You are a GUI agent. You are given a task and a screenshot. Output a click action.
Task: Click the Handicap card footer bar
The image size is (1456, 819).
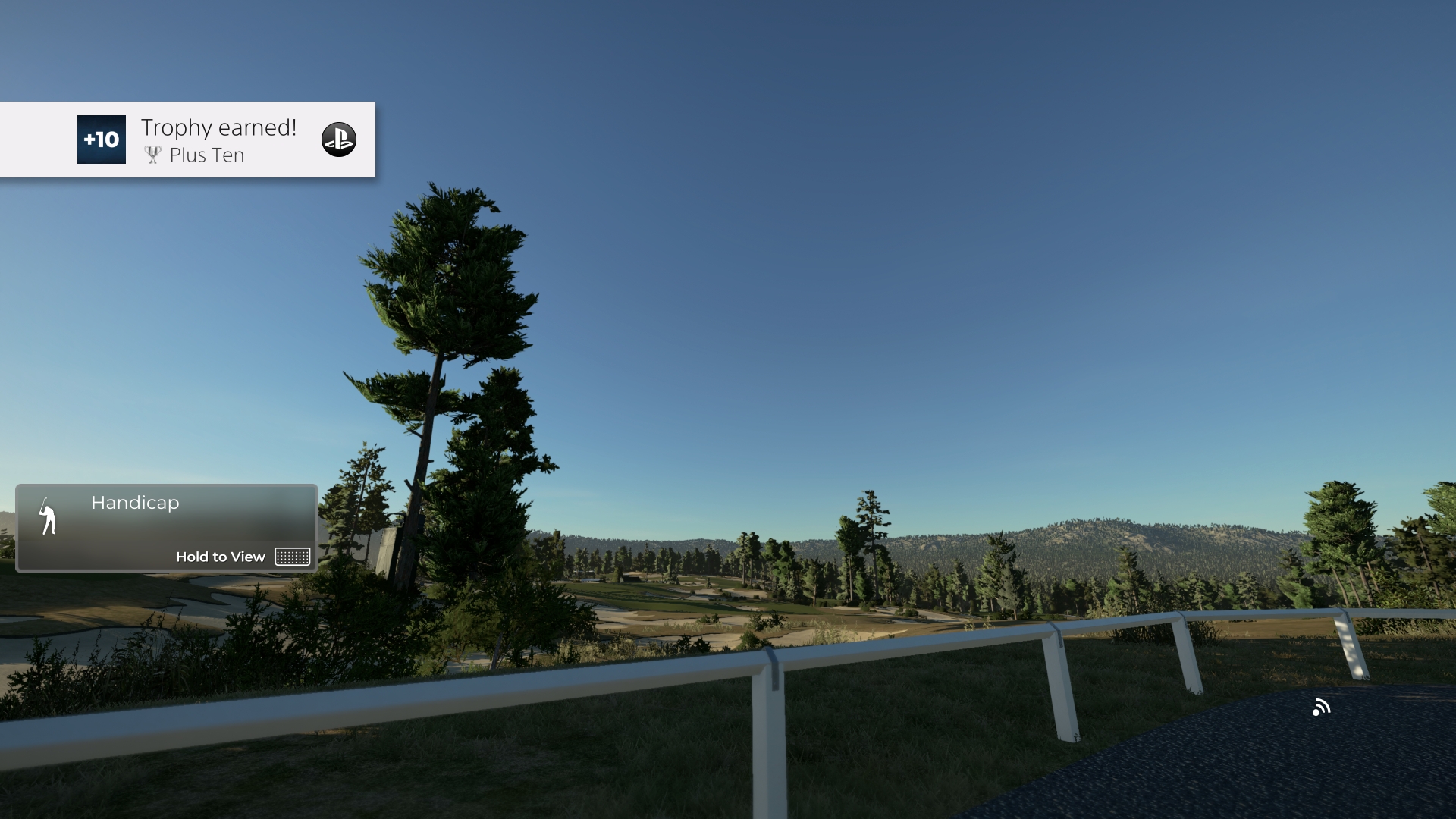[165, 556]
